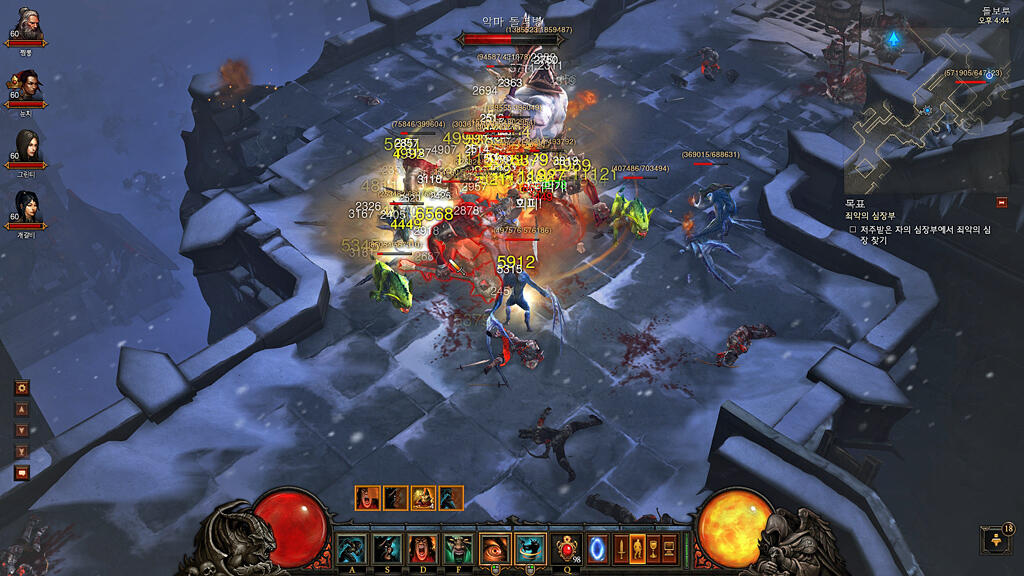The height and width of the screenshot is (576, 1024).
Task: Activate the green ogre face skill on F
Action: [x=458, y=548]
